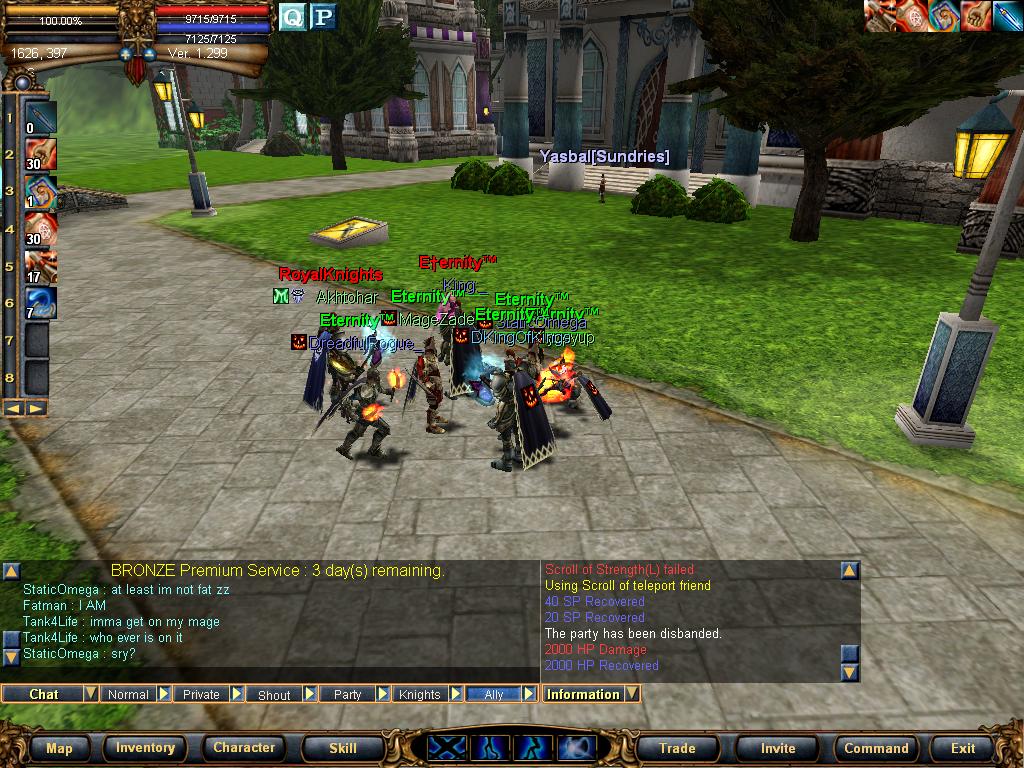This screenshot has width=1024, height=768.
Task: Select the Knights chat channel
Action: click(x=420, y=694)
